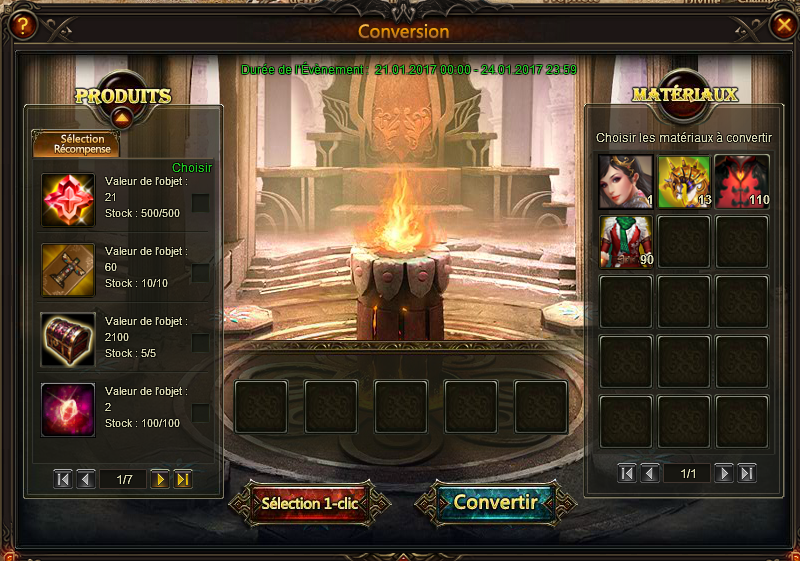Collapse the Produits panel arrow
The width and height of the screenshot is (800, 561).
122,118
